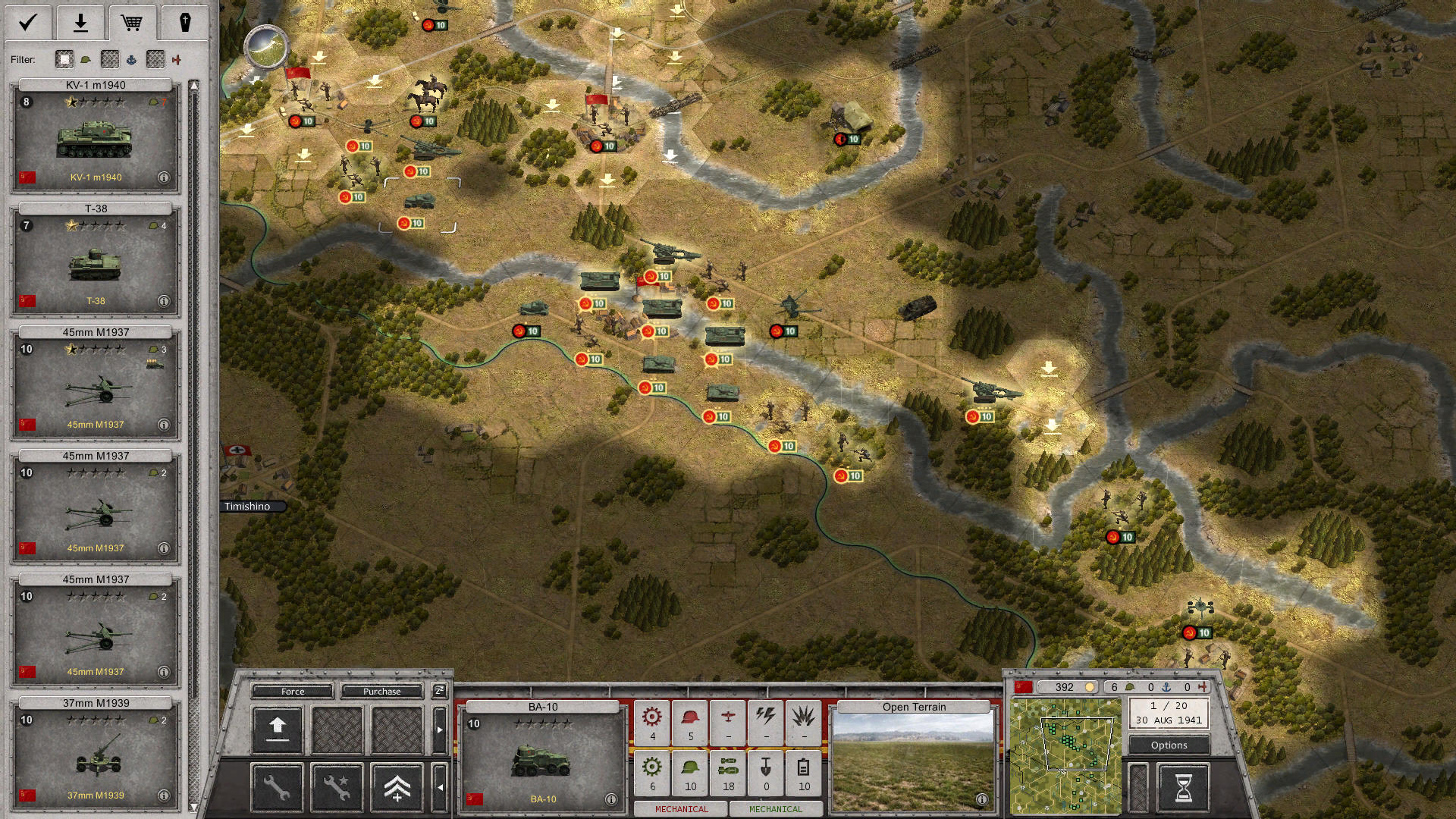Viewport: 1456px width, 819px height.
Task: Select the elite replacements wrench-star icon
Action: click(337, 789)
